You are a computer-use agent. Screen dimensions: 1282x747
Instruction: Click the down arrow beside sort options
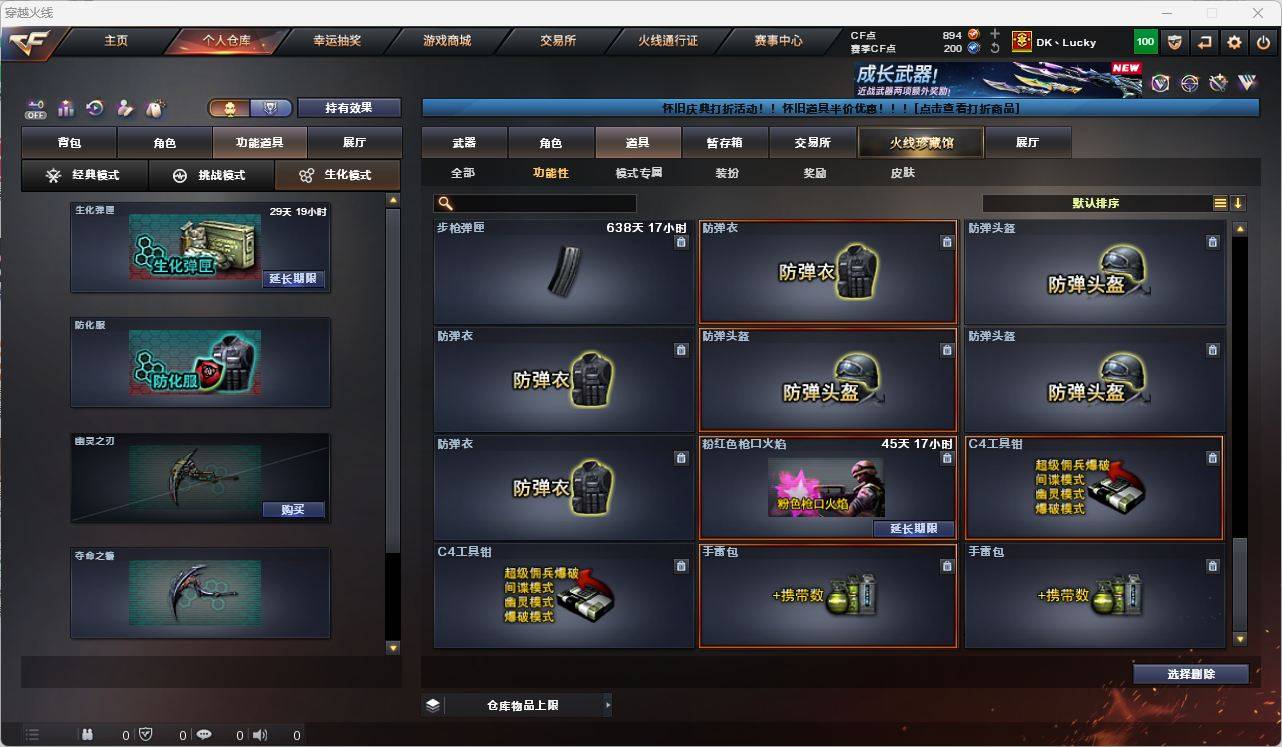click(x=1240, y=203)
